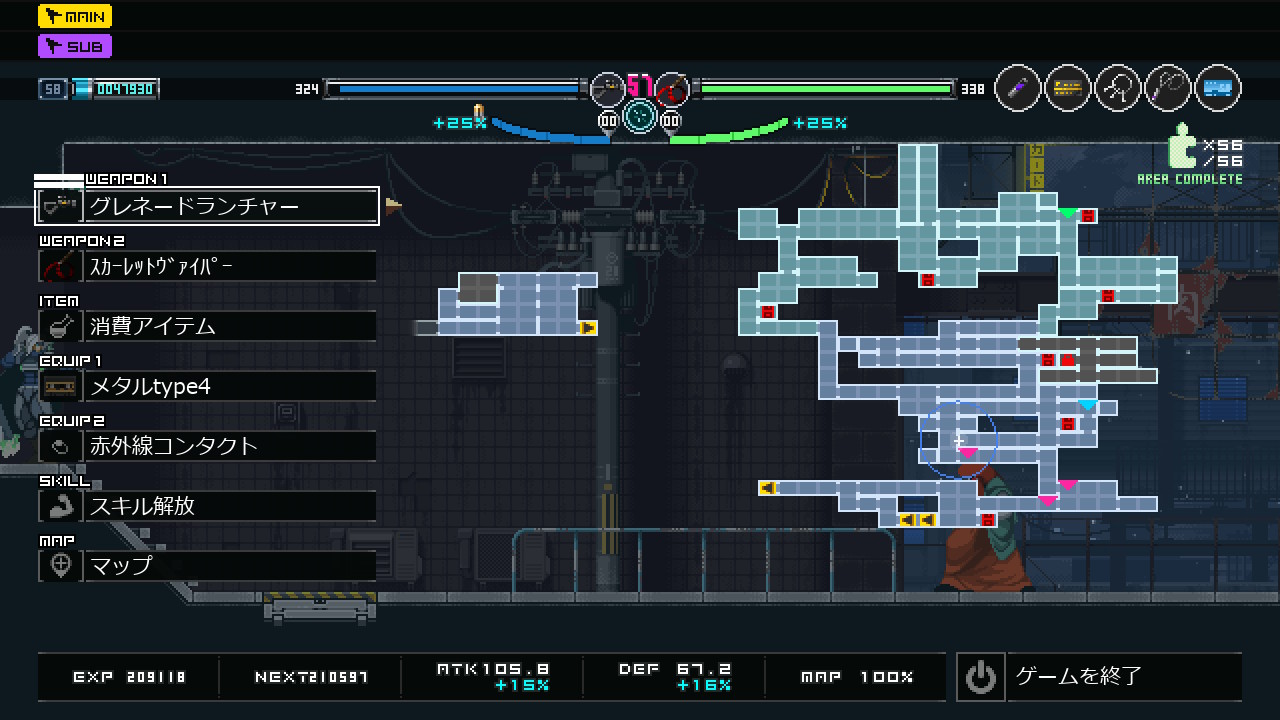Open the 消費アイテム item menu
Viewport: 1280px width, 720px height.
(x=207, y=326)
